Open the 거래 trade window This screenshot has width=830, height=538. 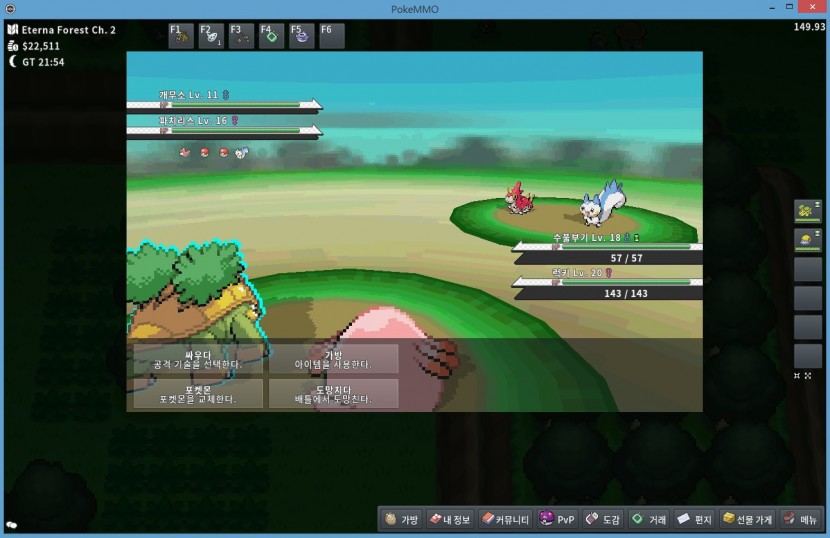[649, 519]
